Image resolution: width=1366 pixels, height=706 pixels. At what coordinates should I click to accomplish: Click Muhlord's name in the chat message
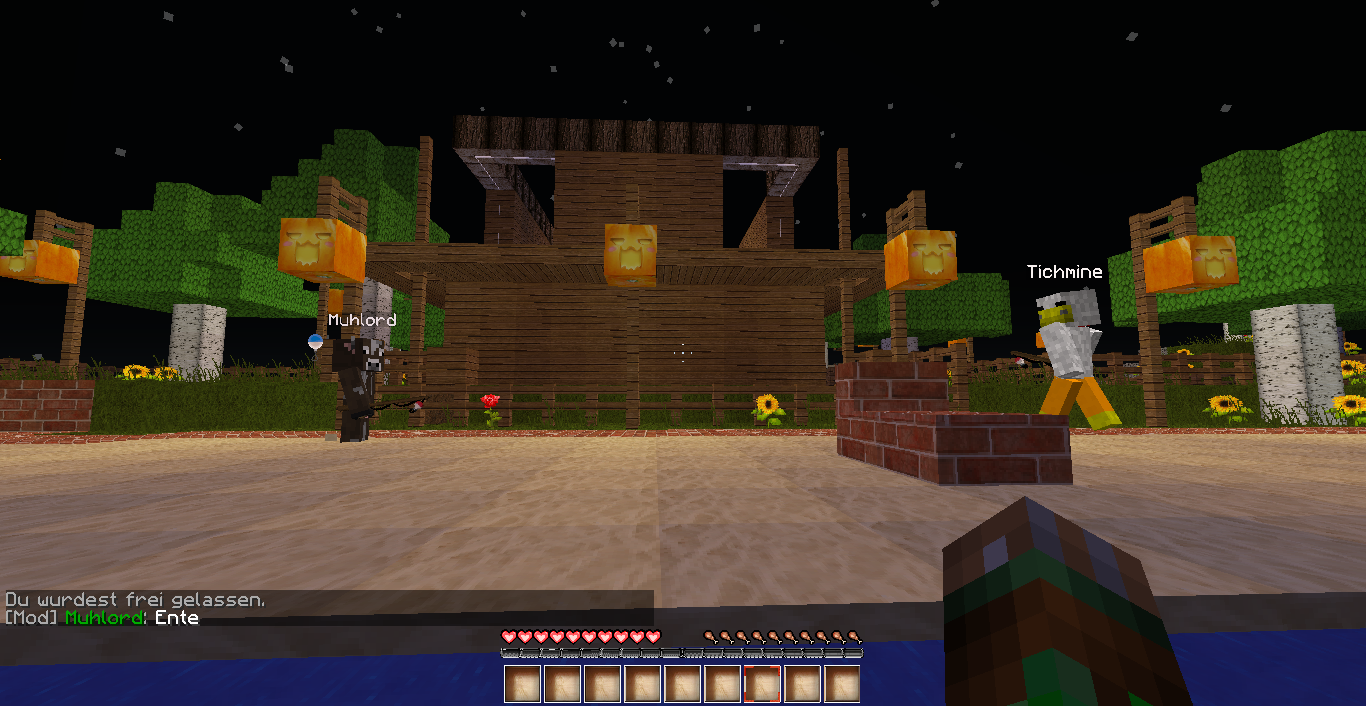(x=105, y=618)
